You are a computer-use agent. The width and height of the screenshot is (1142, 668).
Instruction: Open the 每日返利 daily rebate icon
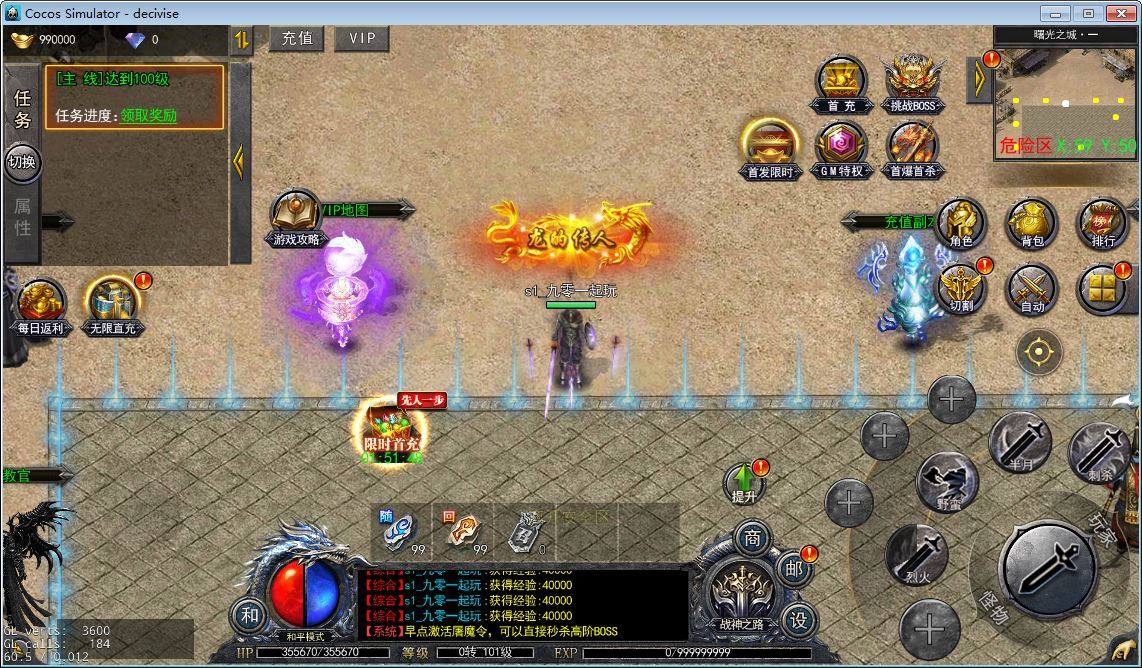pyautogui.click(x=40, y=305)
